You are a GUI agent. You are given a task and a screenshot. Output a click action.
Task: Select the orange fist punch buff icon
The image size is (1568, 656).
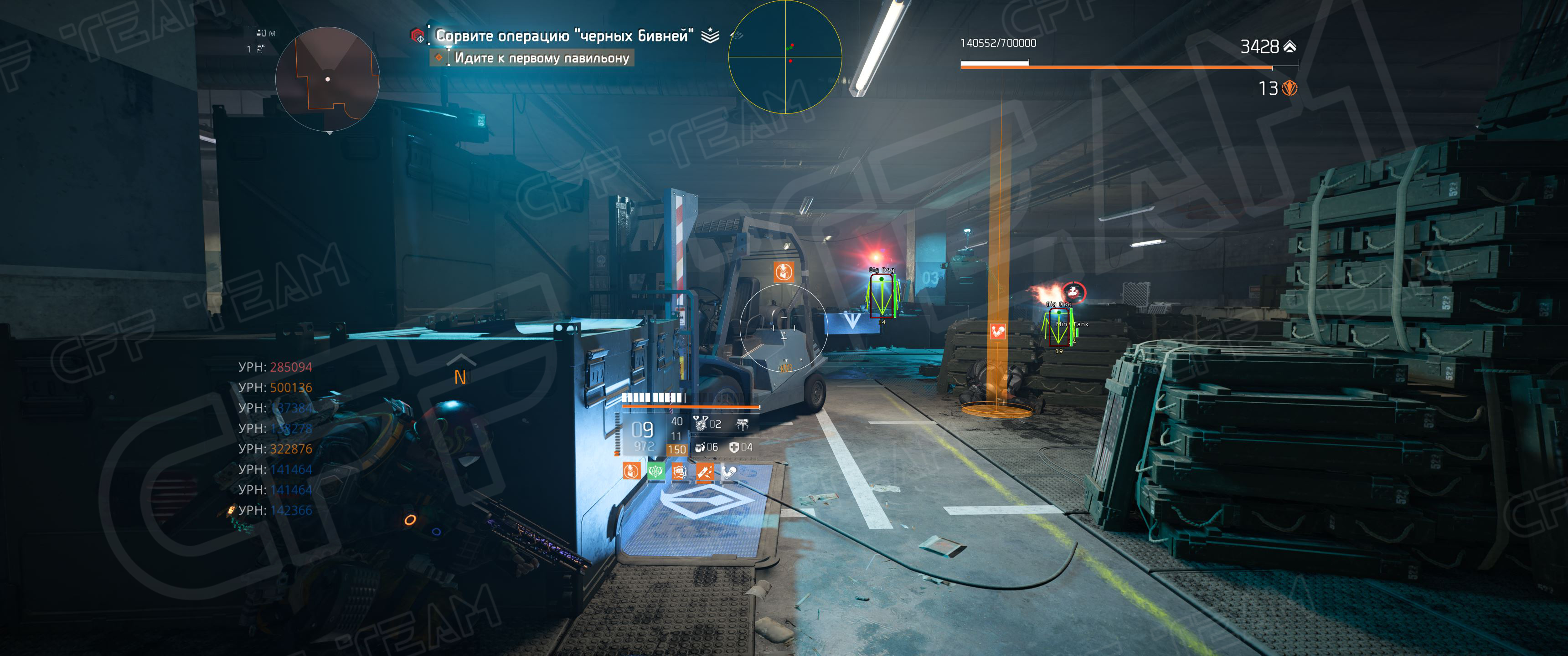pyautogui.click(x=679, y=471)
